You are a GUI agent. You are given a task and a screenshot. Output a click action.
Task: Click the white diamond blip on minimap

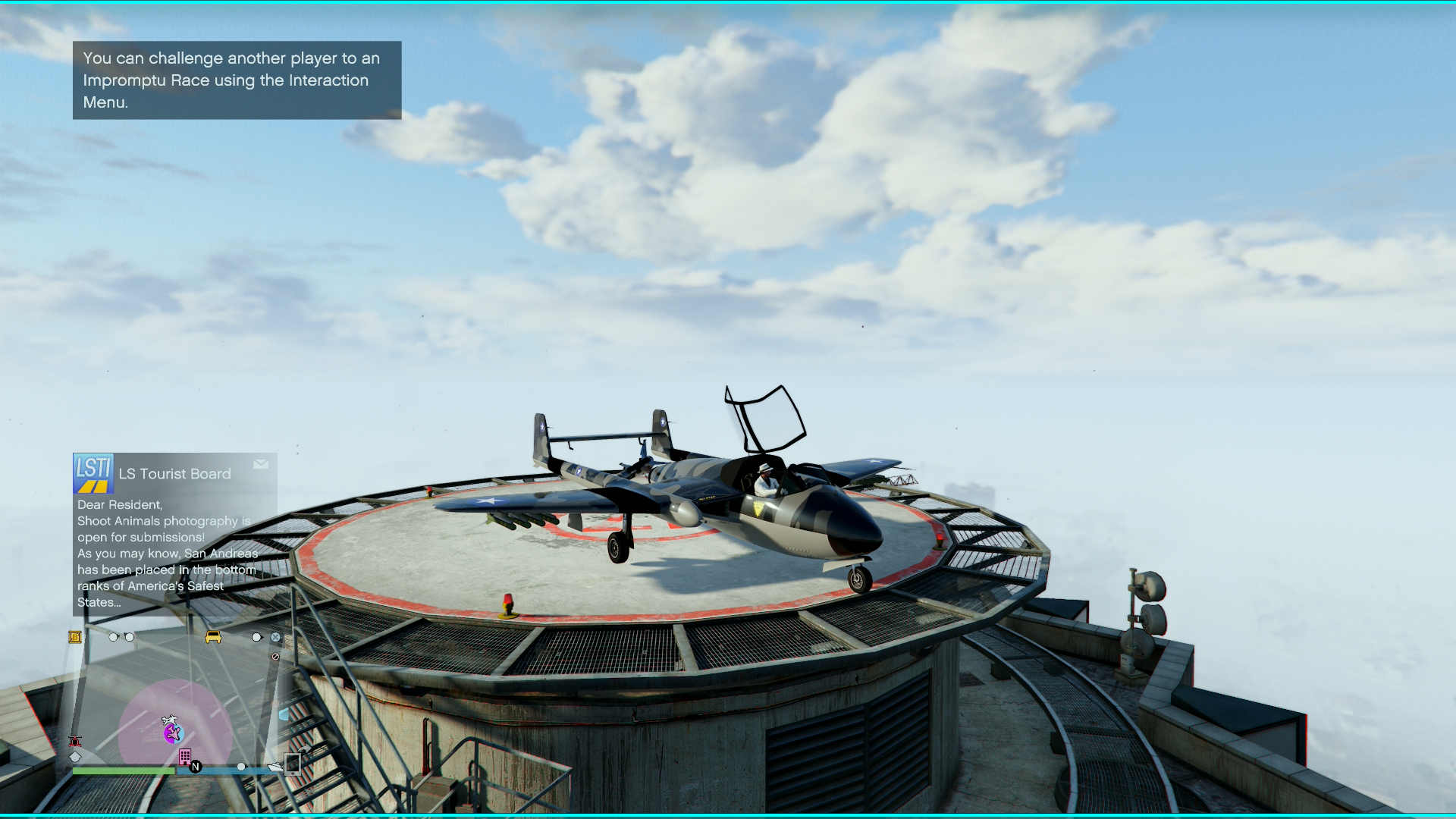tap(75, 756)
